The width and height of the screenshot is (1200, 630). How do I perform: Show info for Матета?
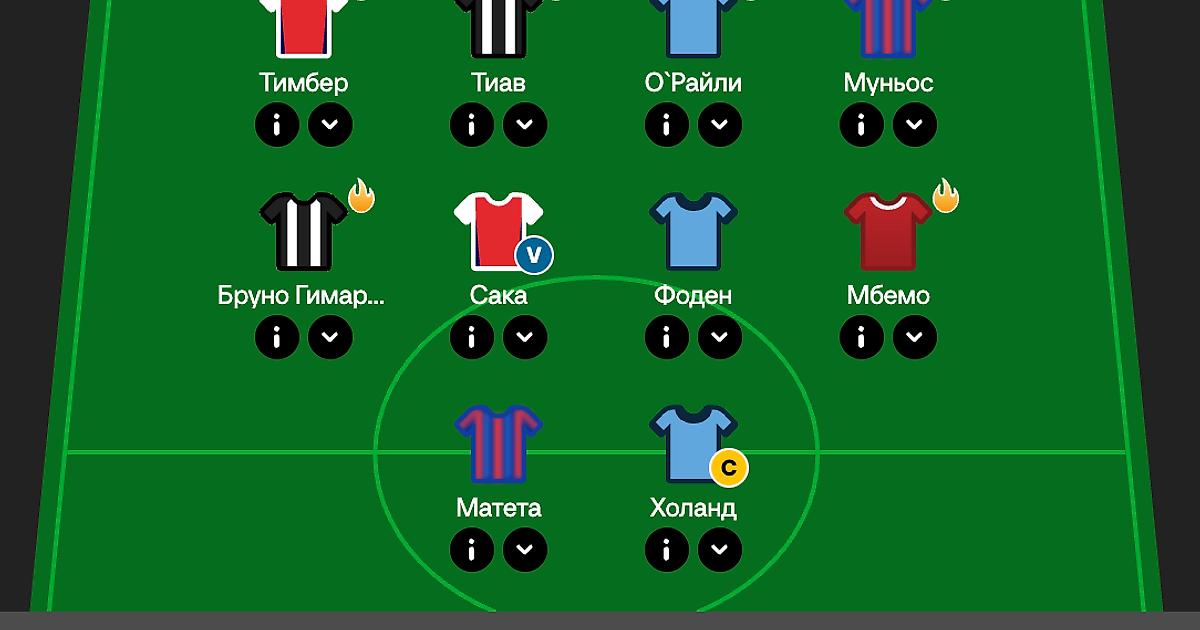472,549
